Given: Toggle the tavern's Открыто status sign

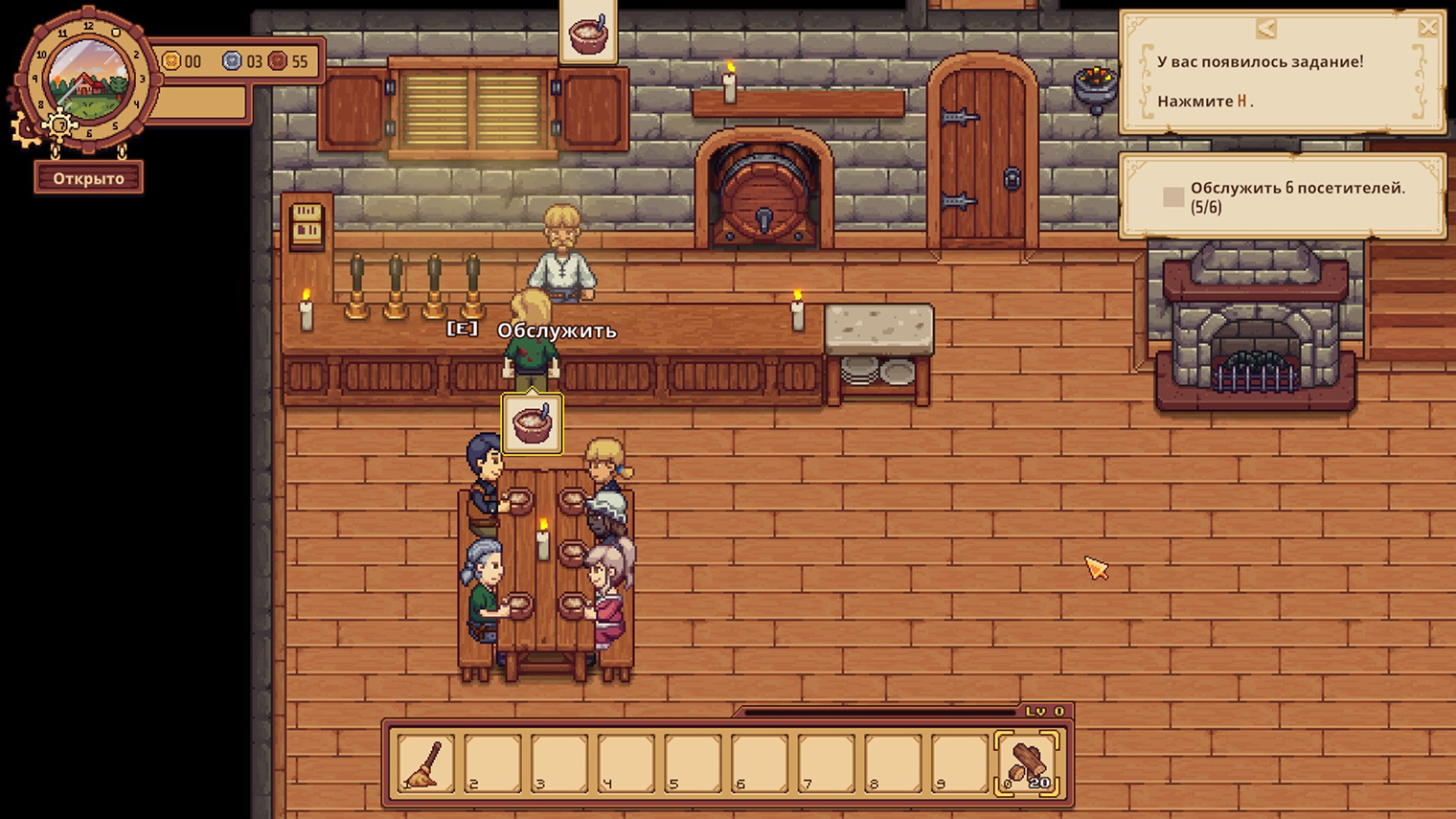Looking at the screenshot, I should tap(89, 178).
